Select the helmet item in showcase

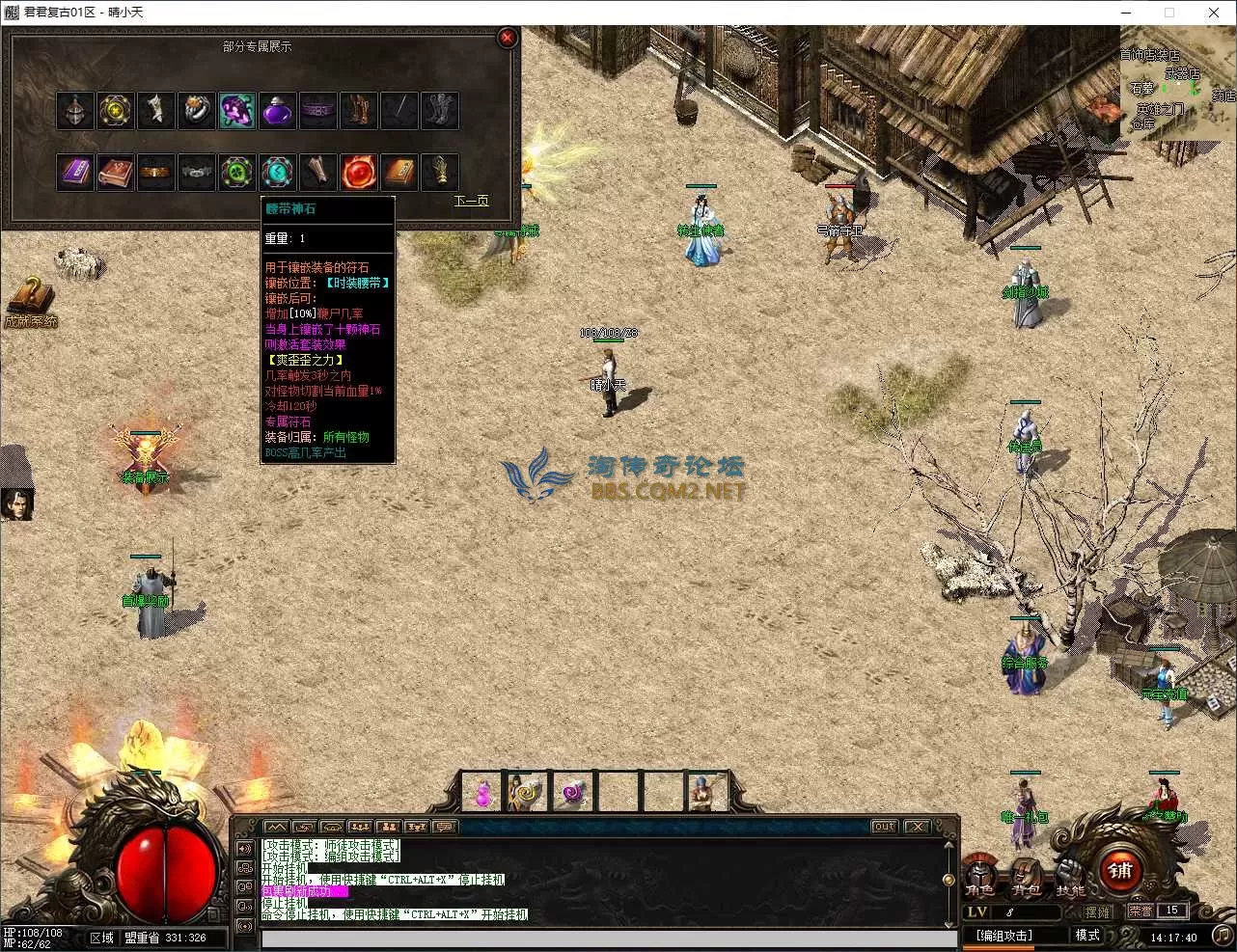click(x=74, y=111)
